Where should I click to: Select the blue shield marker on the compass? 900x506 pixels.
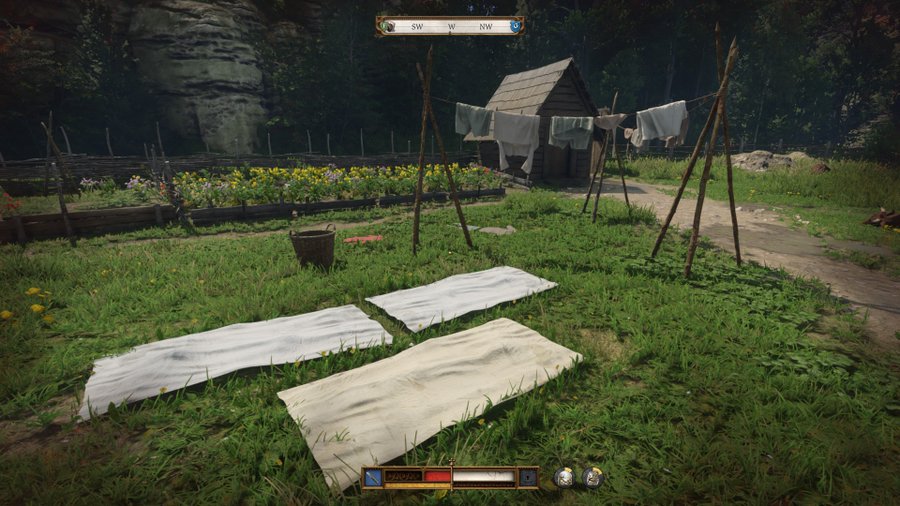pos(515,26)
